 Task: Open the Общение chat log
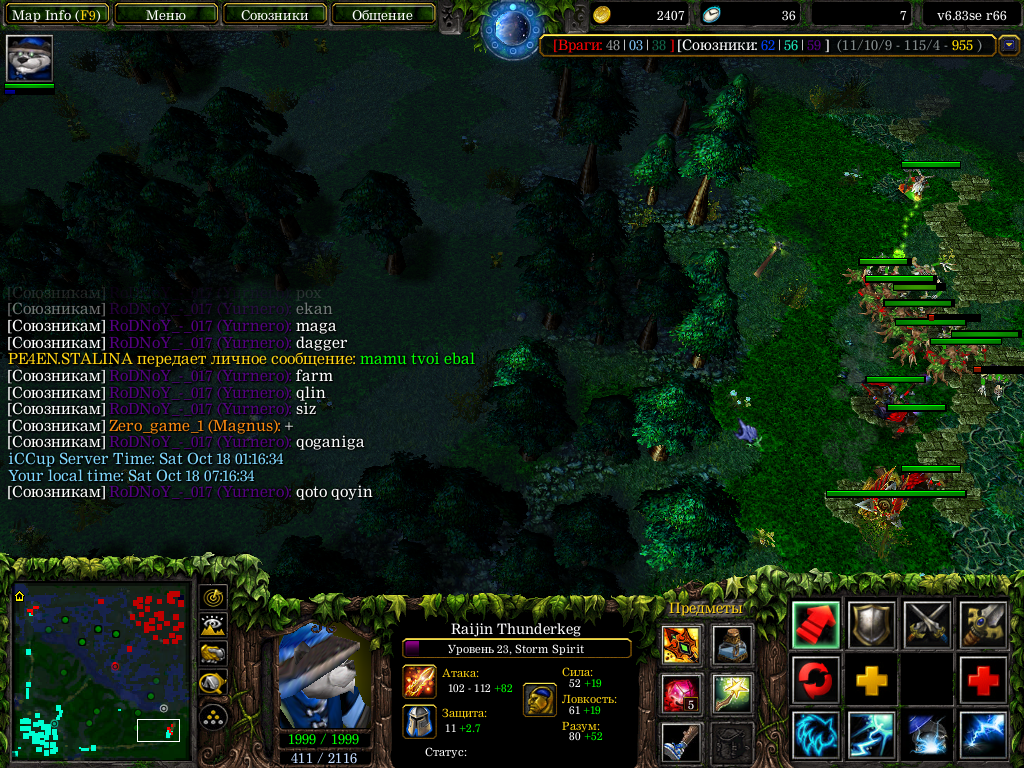pyautogui.click(x=382, y=15)
